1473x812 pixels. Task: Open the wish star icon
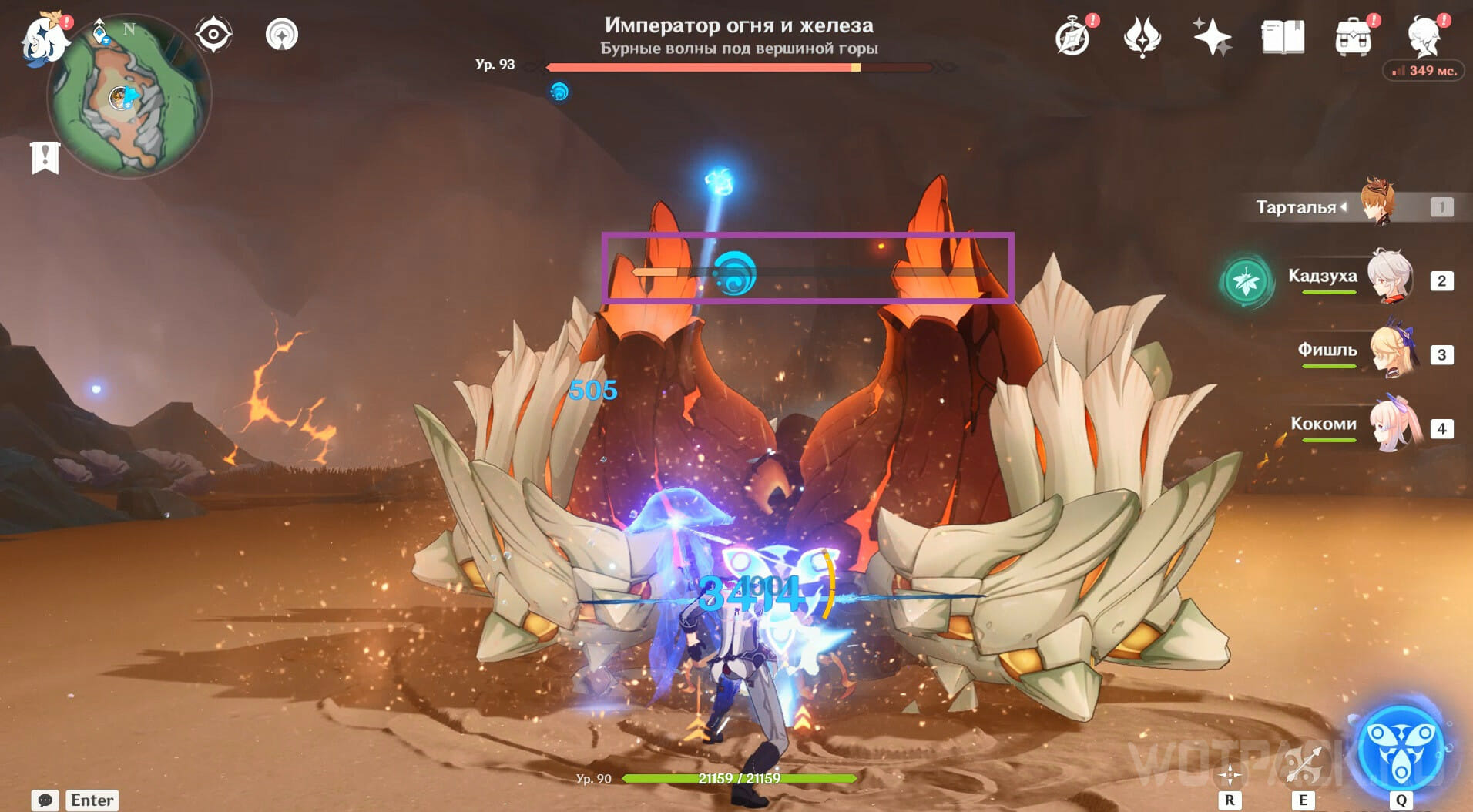coord(1212,37)
